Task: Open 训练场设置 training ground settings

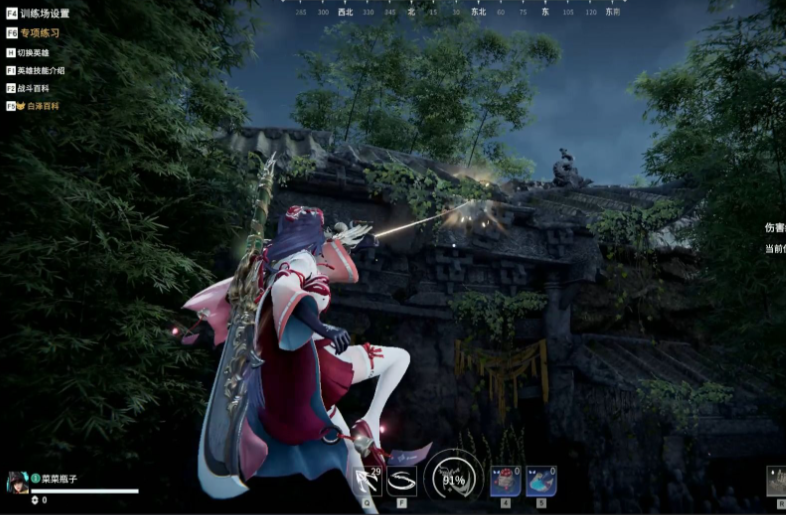Action: point(44,14)
